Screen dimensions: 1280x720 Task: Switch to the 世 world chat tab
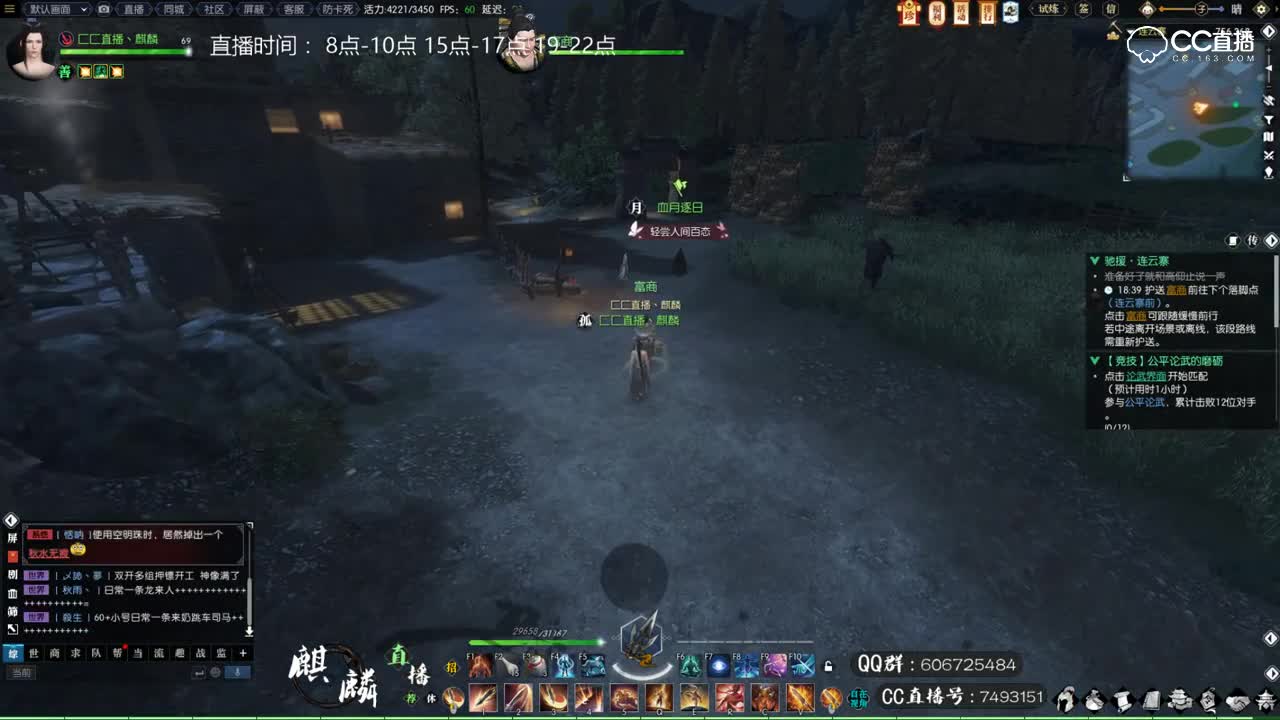click(x=34, y=654)
